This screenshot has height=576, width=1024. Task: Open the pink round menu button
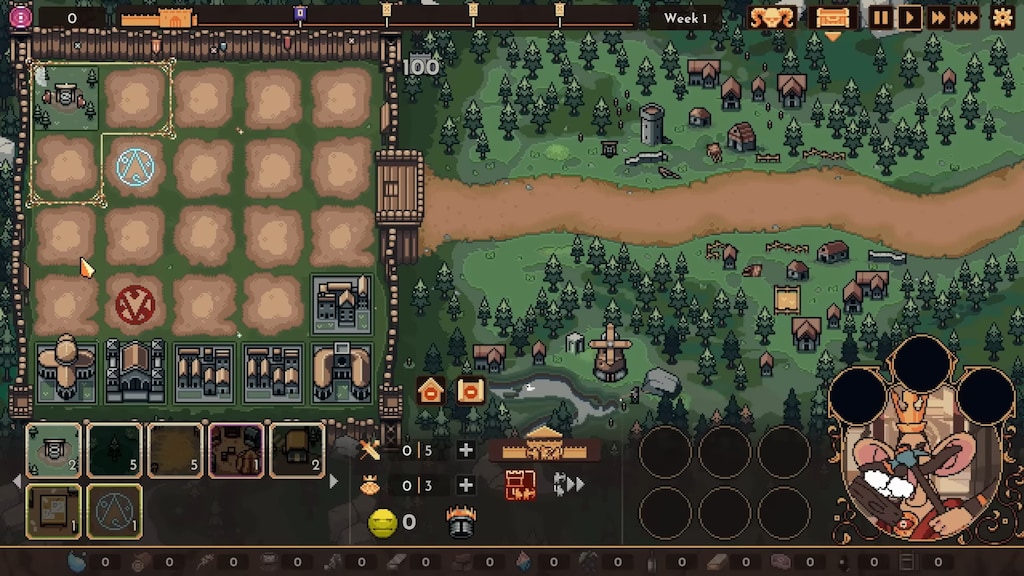20,16
